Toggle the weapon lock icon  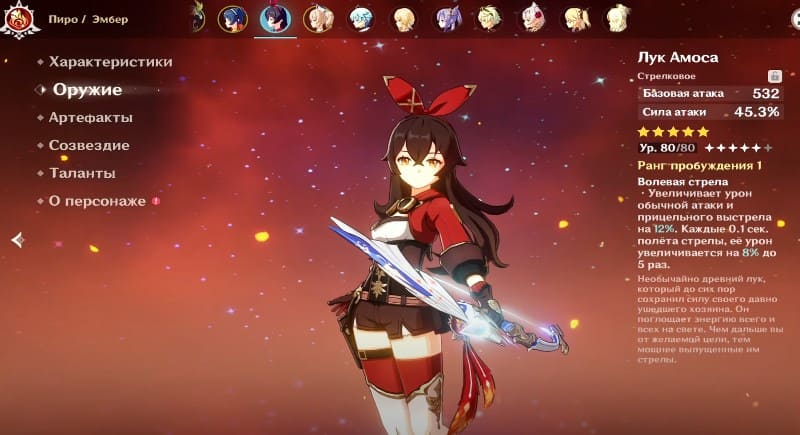(x=774, y=76)
